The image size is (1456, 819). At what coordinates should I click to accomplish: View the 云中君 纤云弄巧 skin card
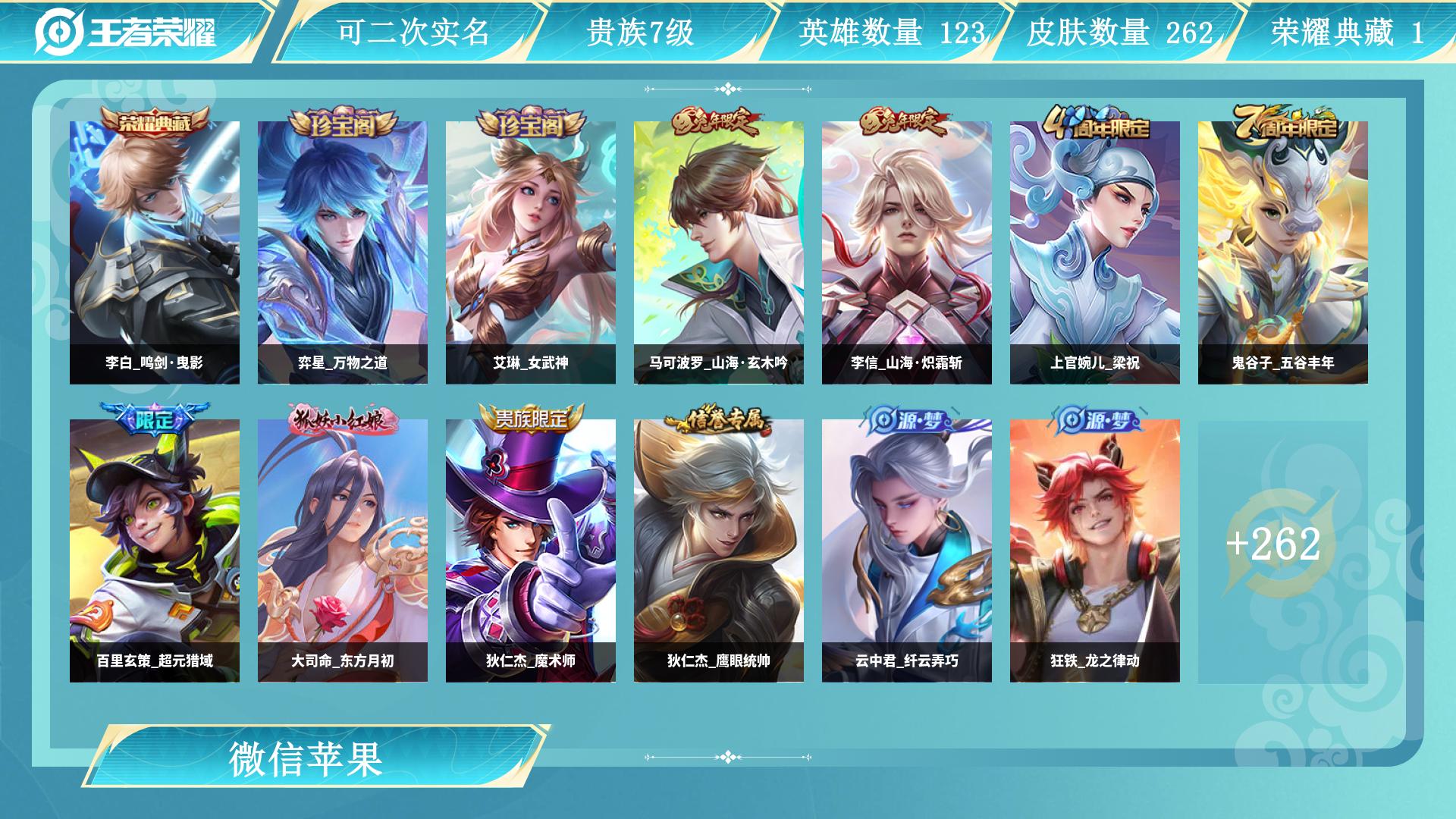[x=907, y=551]
